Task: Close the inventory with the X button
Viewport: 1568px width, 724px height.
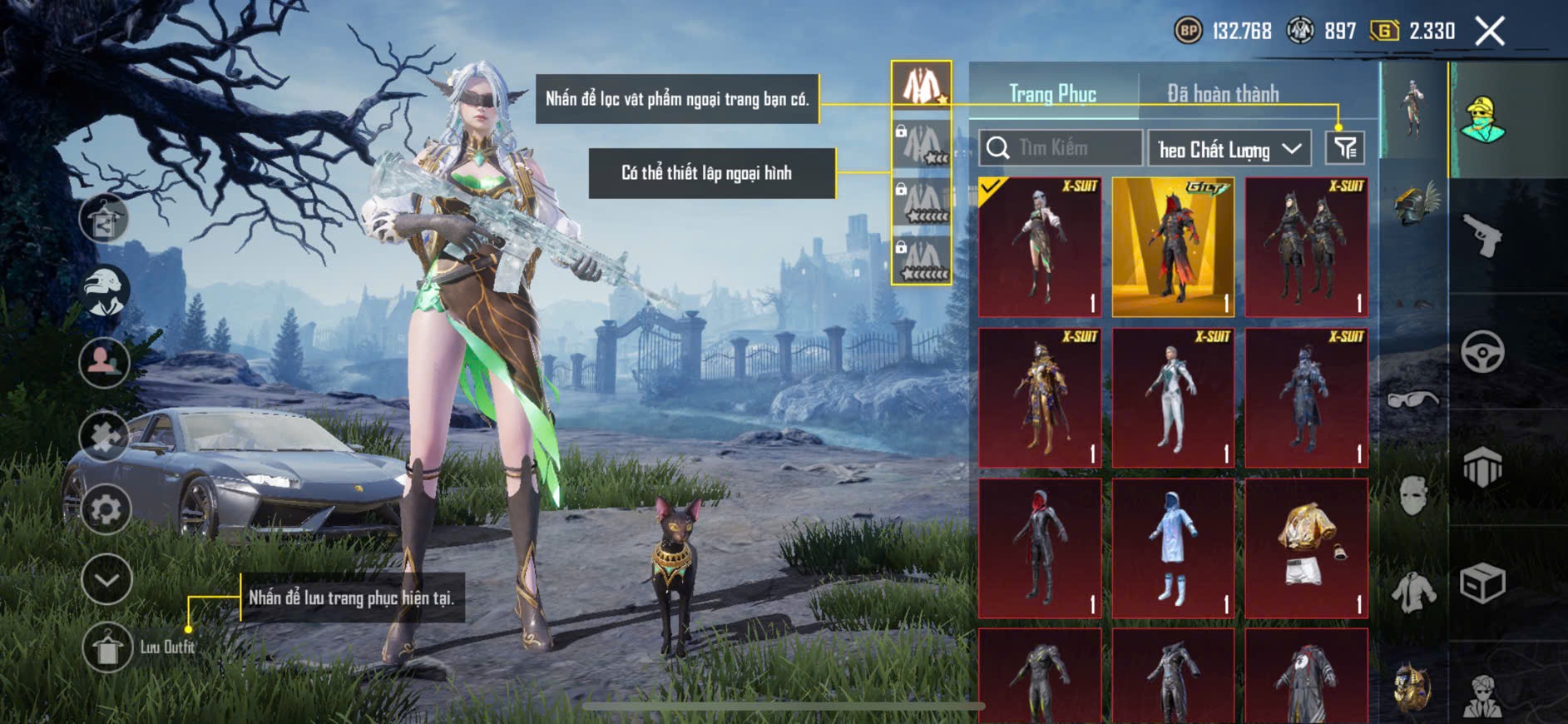Action: click(x=1490, y=32)
